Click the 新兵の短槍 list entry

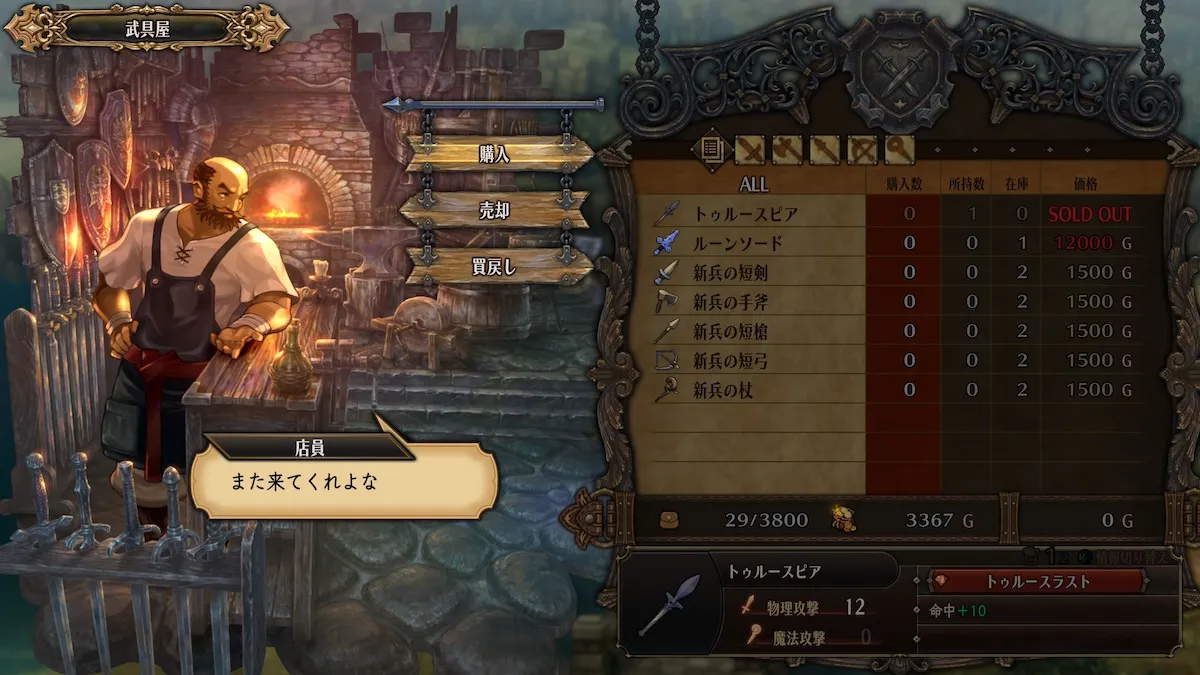tap(730, 331)
